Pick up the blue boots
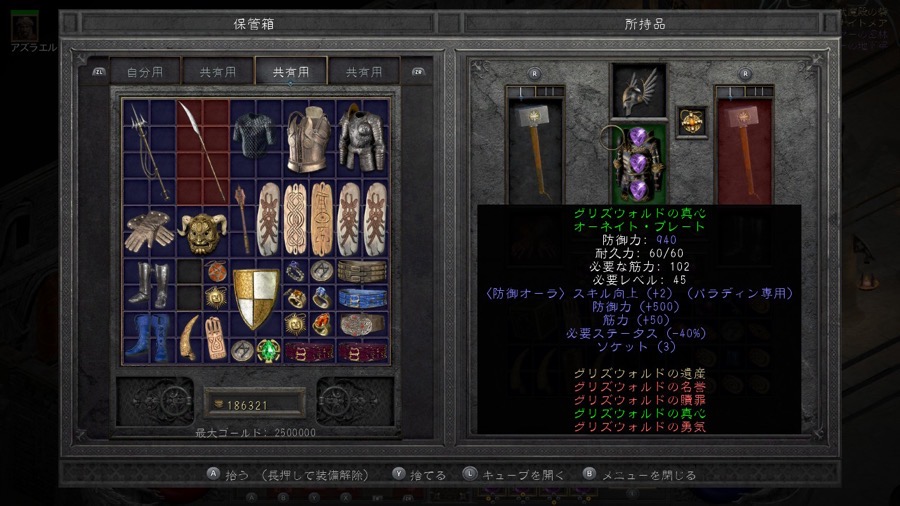The height and width of the screenshot is (506, 900). pos(150,335)
